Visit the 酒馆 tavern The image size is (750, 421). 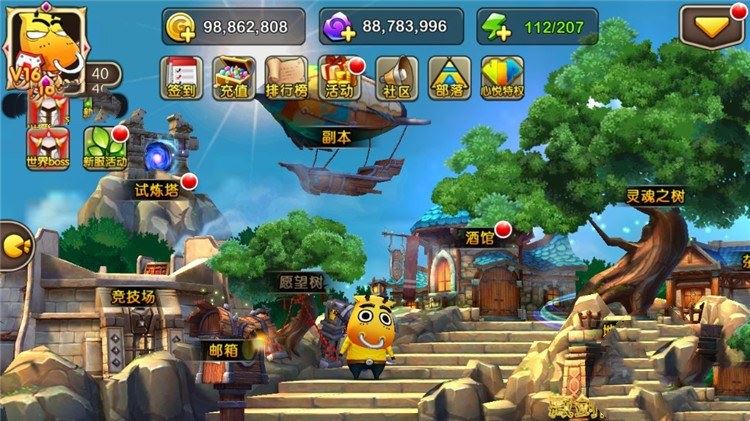pos(480,238)
